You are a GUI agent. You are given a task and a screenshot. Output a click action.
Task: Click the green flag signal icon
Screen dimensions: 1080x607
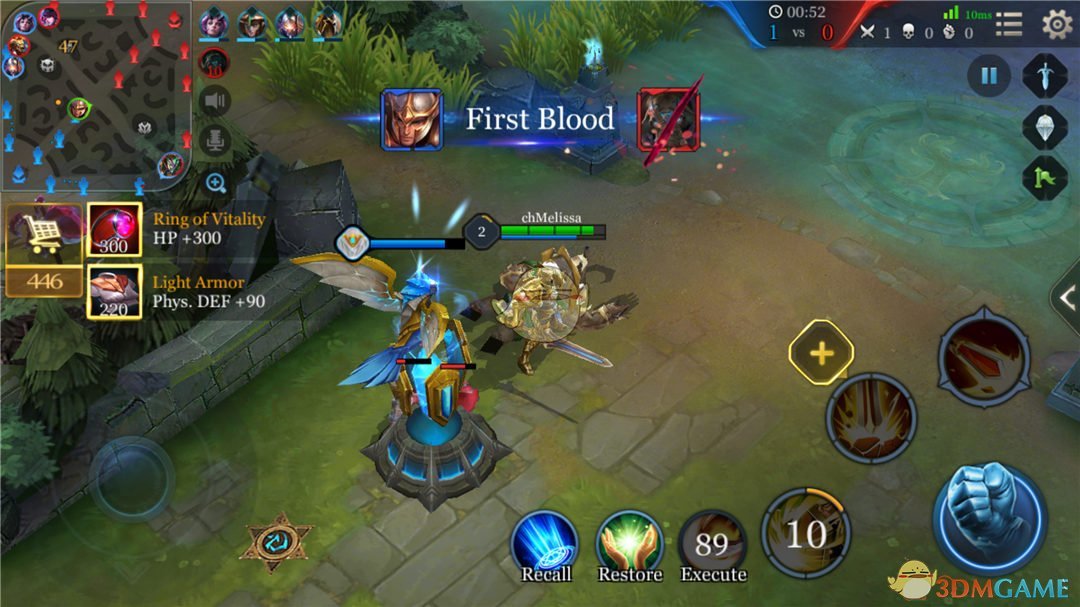[1043, 178]
